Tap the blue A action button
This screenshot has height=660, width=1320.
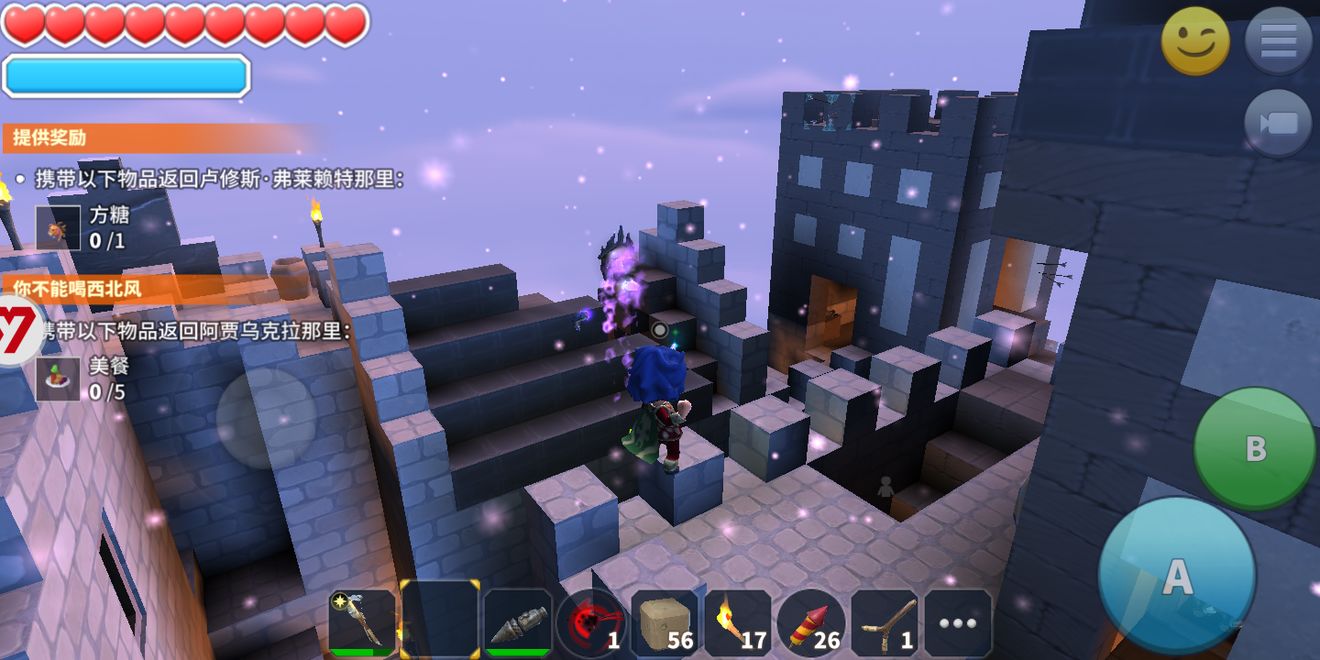coord(1176,575)
